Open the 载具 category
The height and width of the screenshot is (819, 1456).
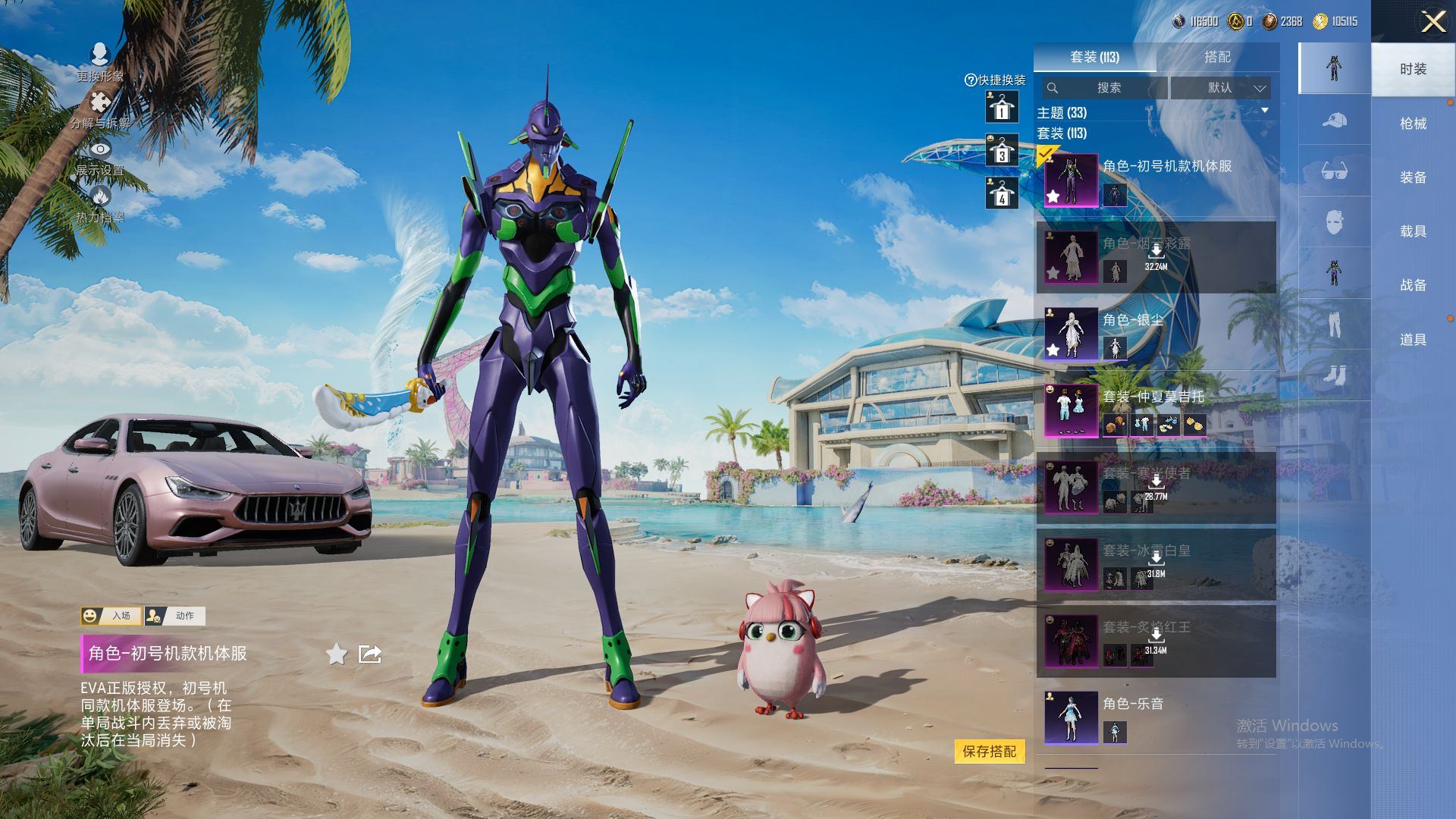pyautogui.click(x=1413, y=231)
